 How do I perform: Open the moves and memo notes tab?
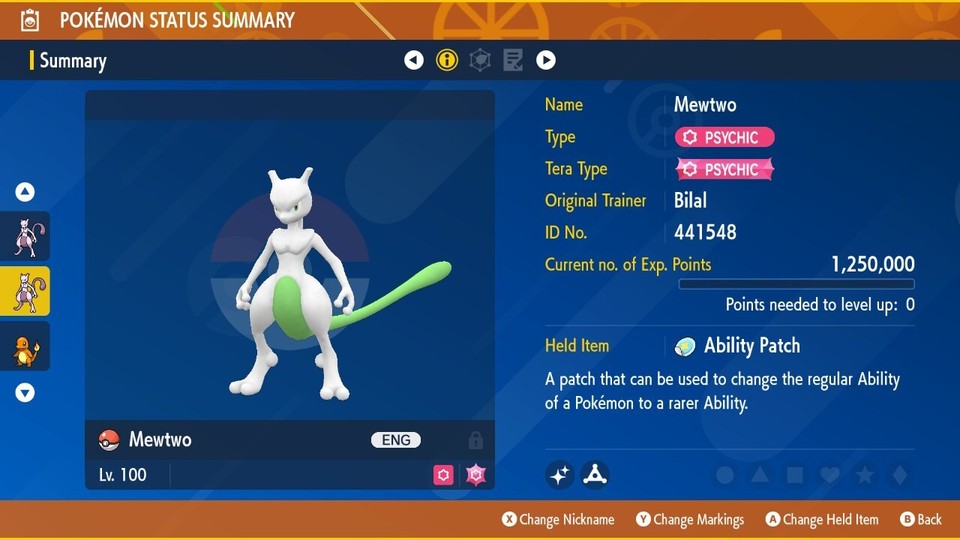coord(513,61)
